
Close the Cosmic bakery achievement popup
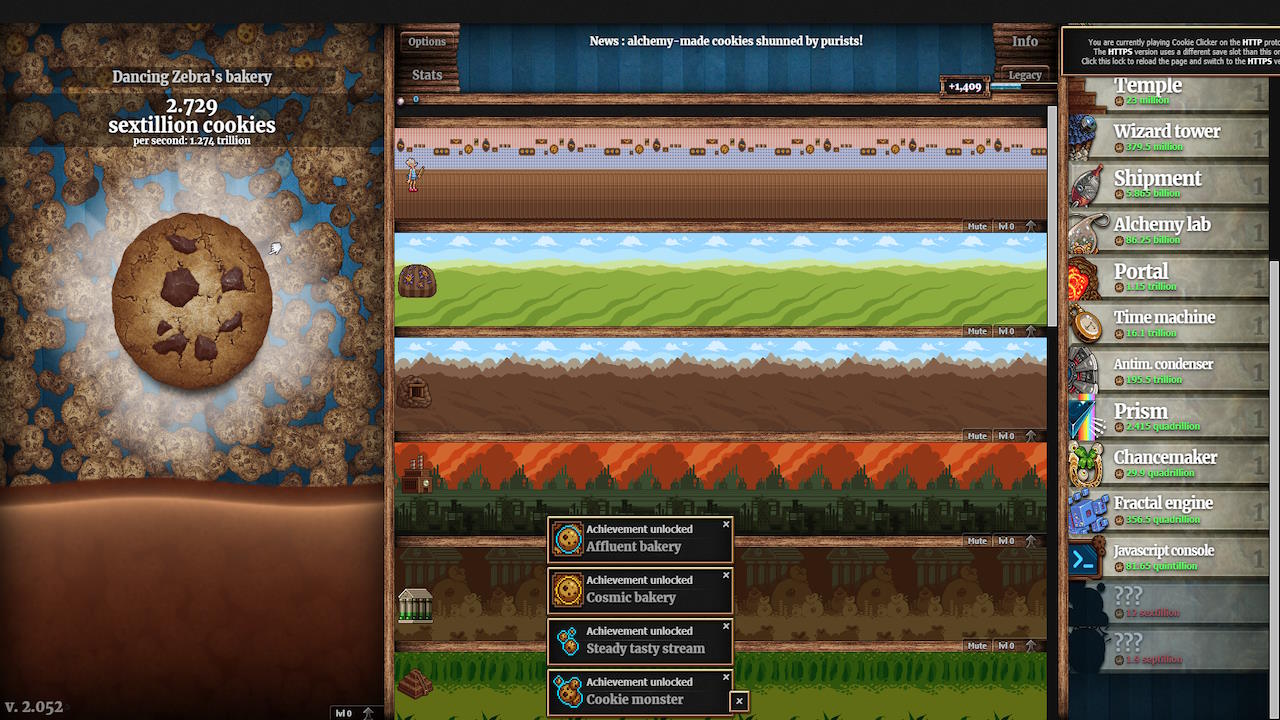726,575
